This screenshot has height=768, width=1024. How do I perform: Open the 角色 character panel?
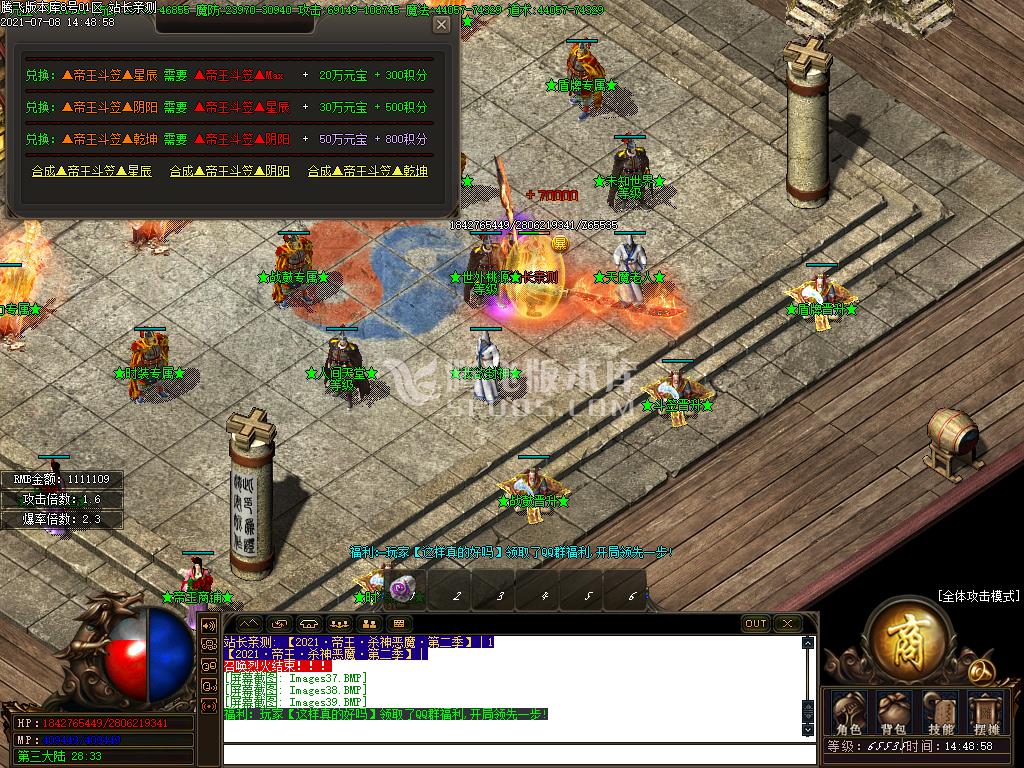(x=850, y=712)
